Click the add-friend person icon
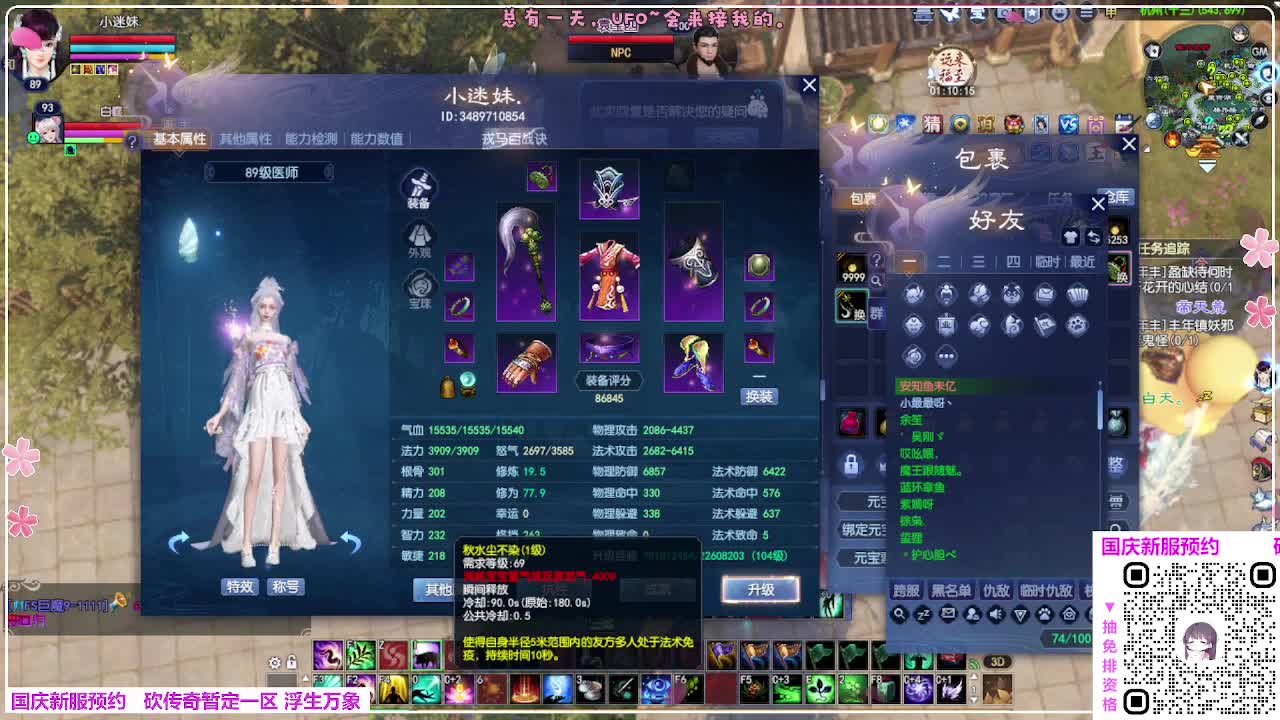The width and height of the screenshot is (1280, 720). pos(972,614)
